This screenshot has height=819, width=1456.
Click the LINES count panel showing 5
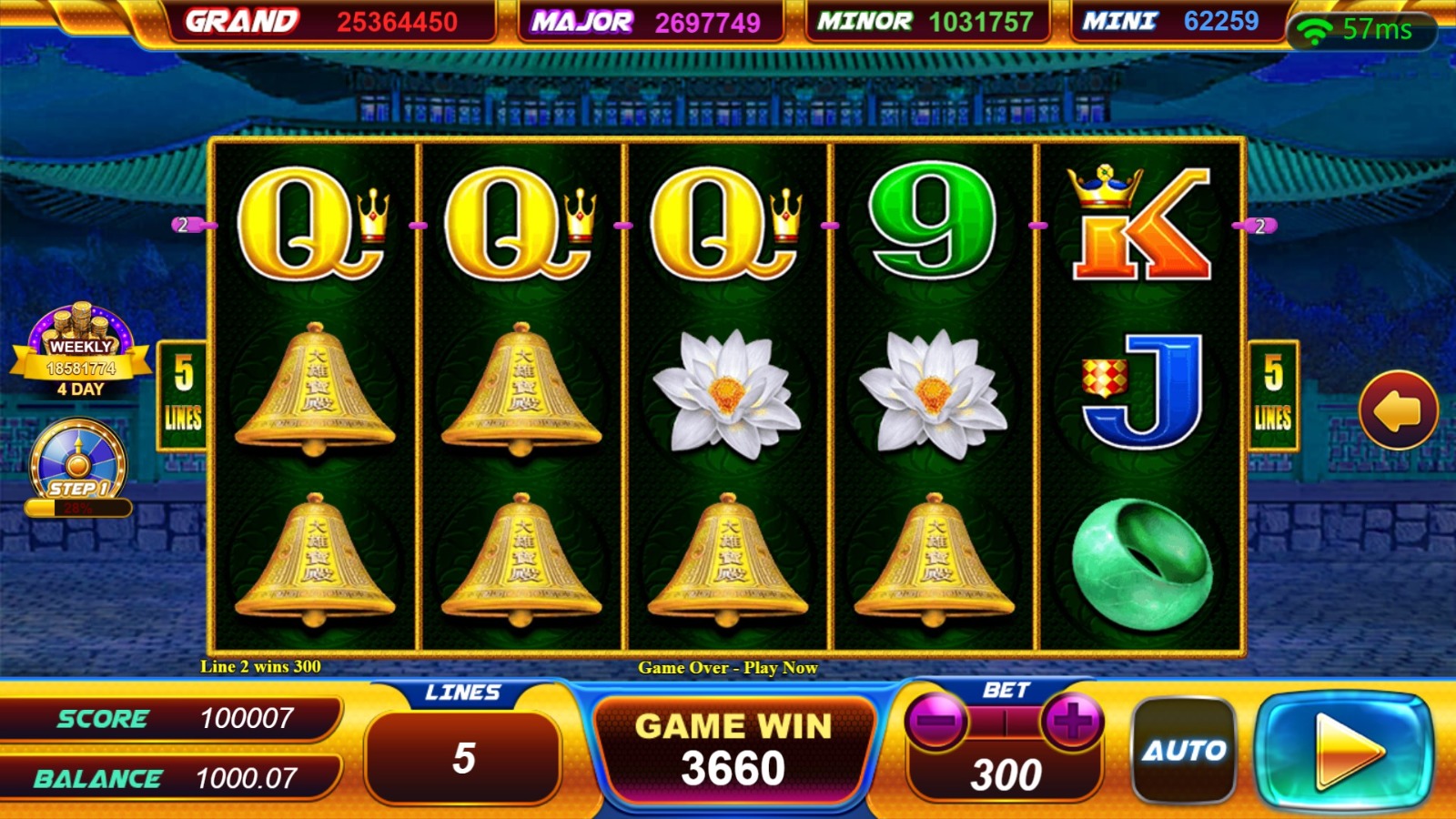(x=463, y=757)
